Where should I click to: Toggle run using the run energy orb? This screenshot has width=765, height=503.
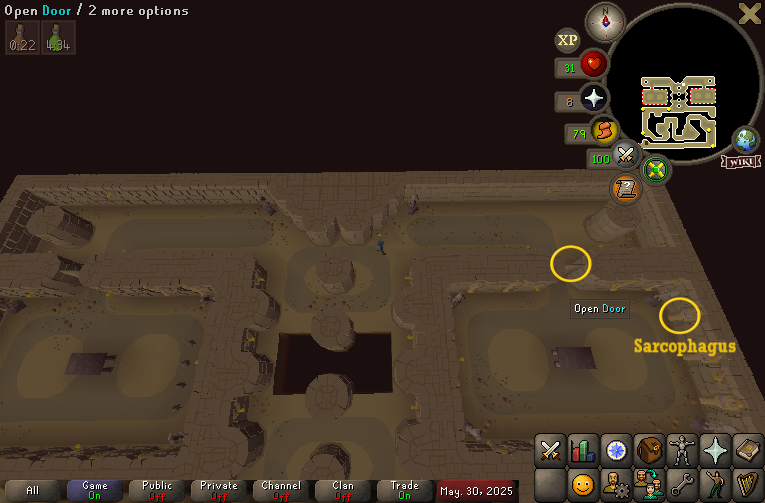point(604,131)
